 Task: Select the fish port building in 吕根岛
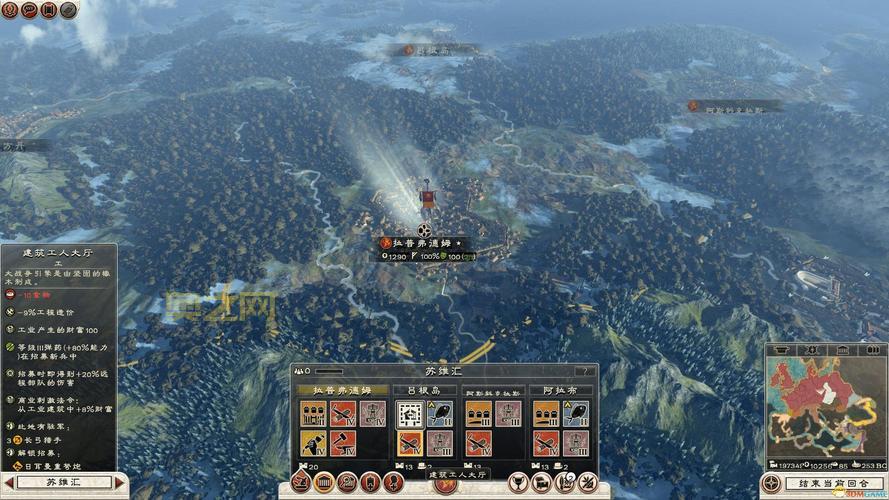point(439,413)
